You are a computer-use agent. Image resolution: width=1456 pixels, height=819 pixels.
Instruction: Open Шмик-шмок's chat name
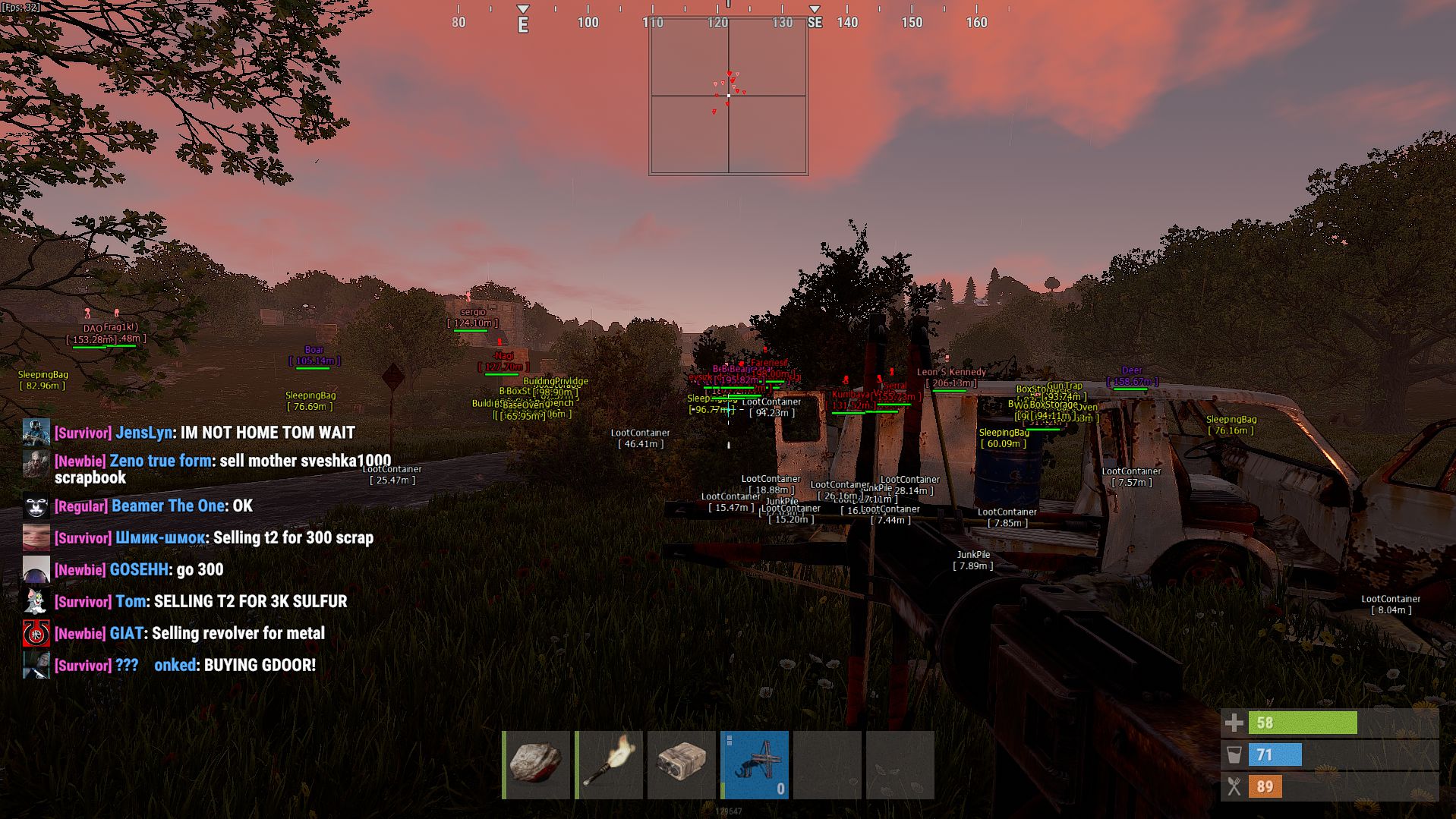pos(160,538)
